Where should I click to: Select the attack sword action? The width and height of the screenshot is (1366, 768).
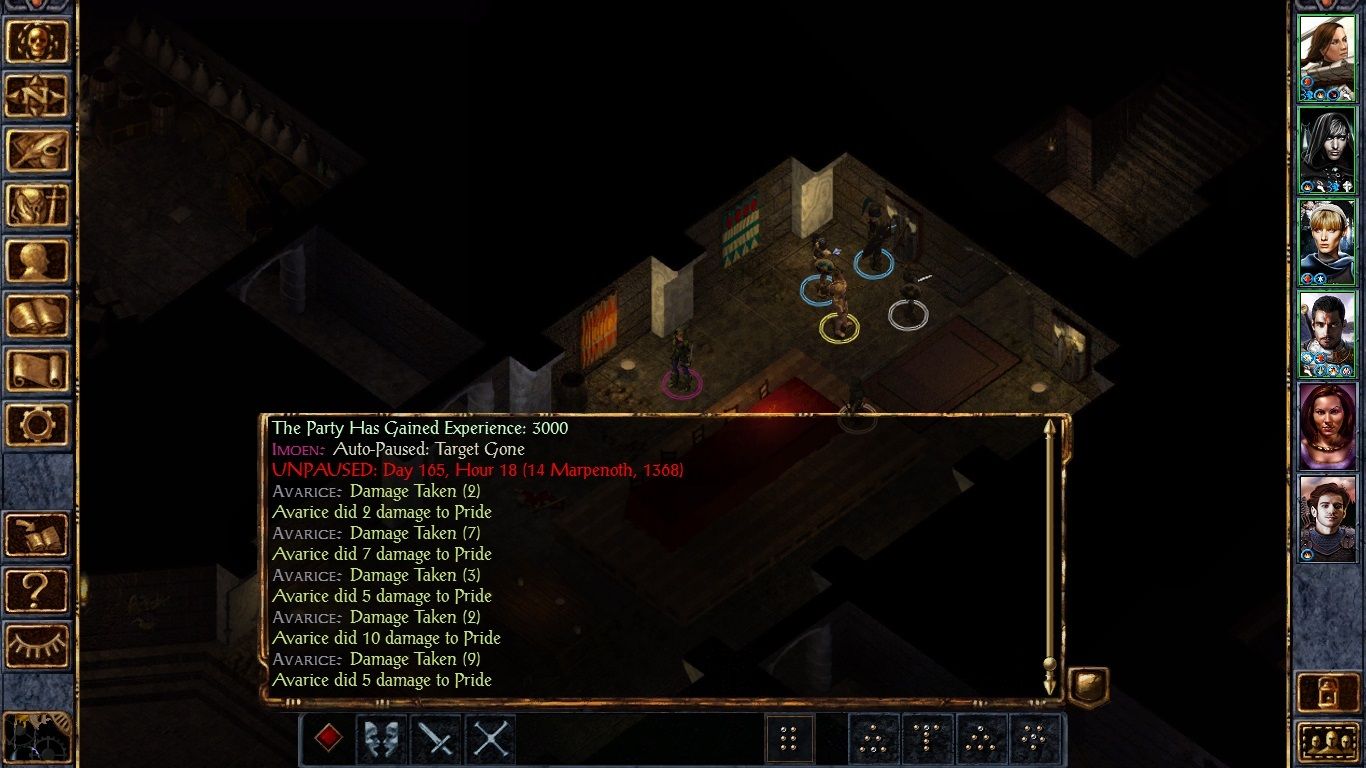pos(435,739)
